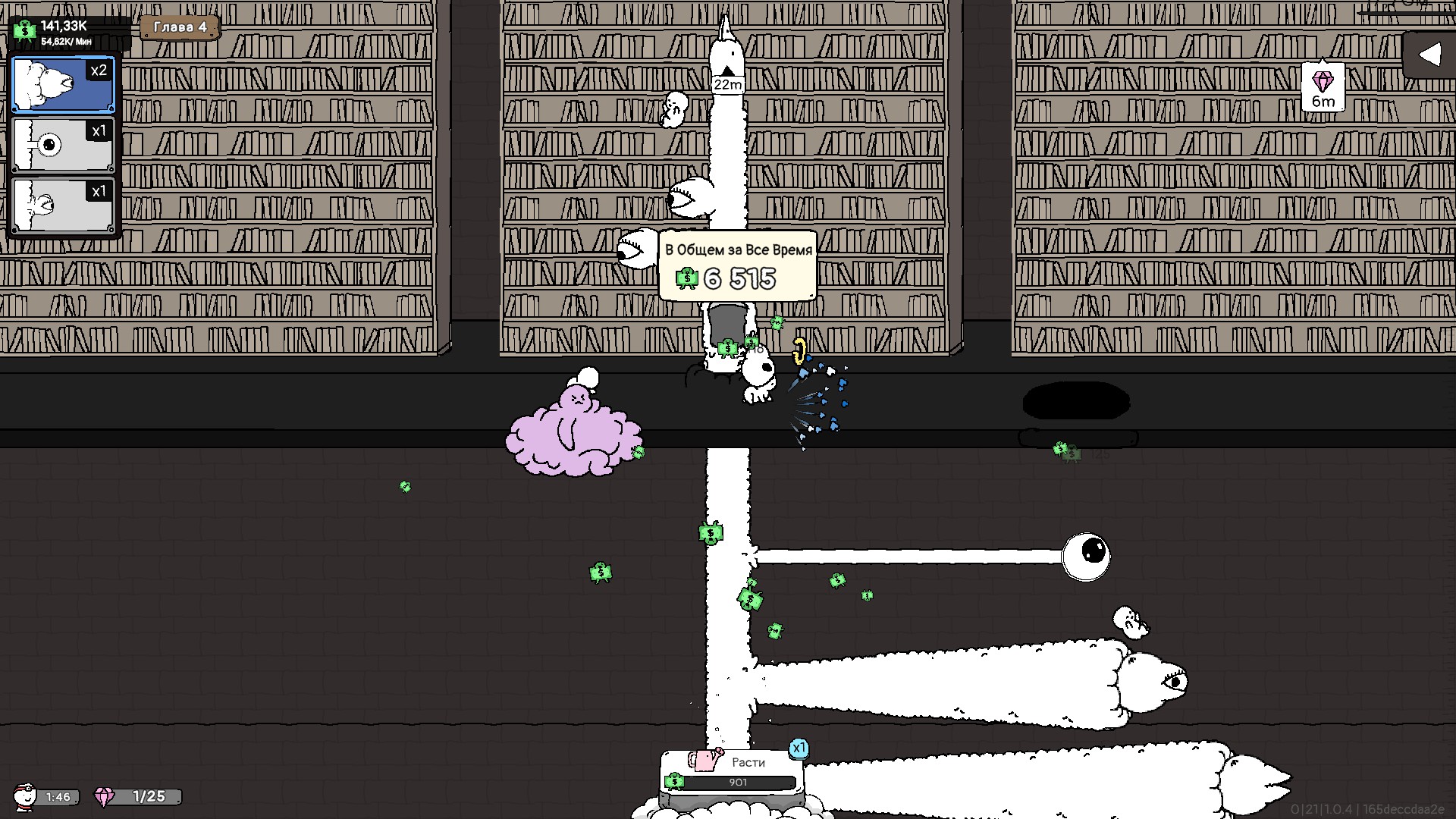Viewport: 1456px width, 819px height.
Task: Open the pink diamond 6m reward bubble
Action: pos(1325,85)
